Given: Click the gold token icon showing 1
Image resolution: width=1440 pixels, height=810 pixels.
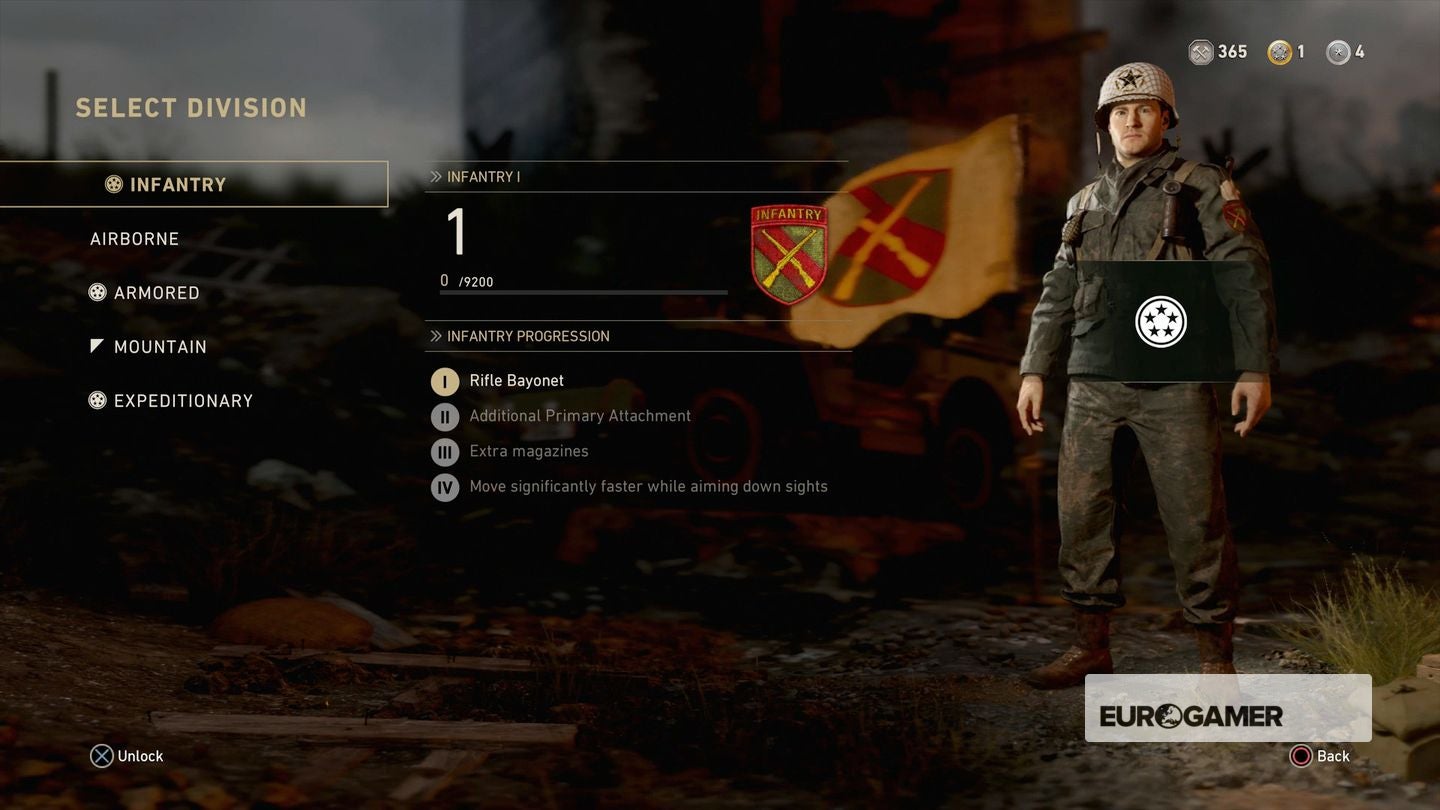Looking at the screenshot, I should point(1277,51).
